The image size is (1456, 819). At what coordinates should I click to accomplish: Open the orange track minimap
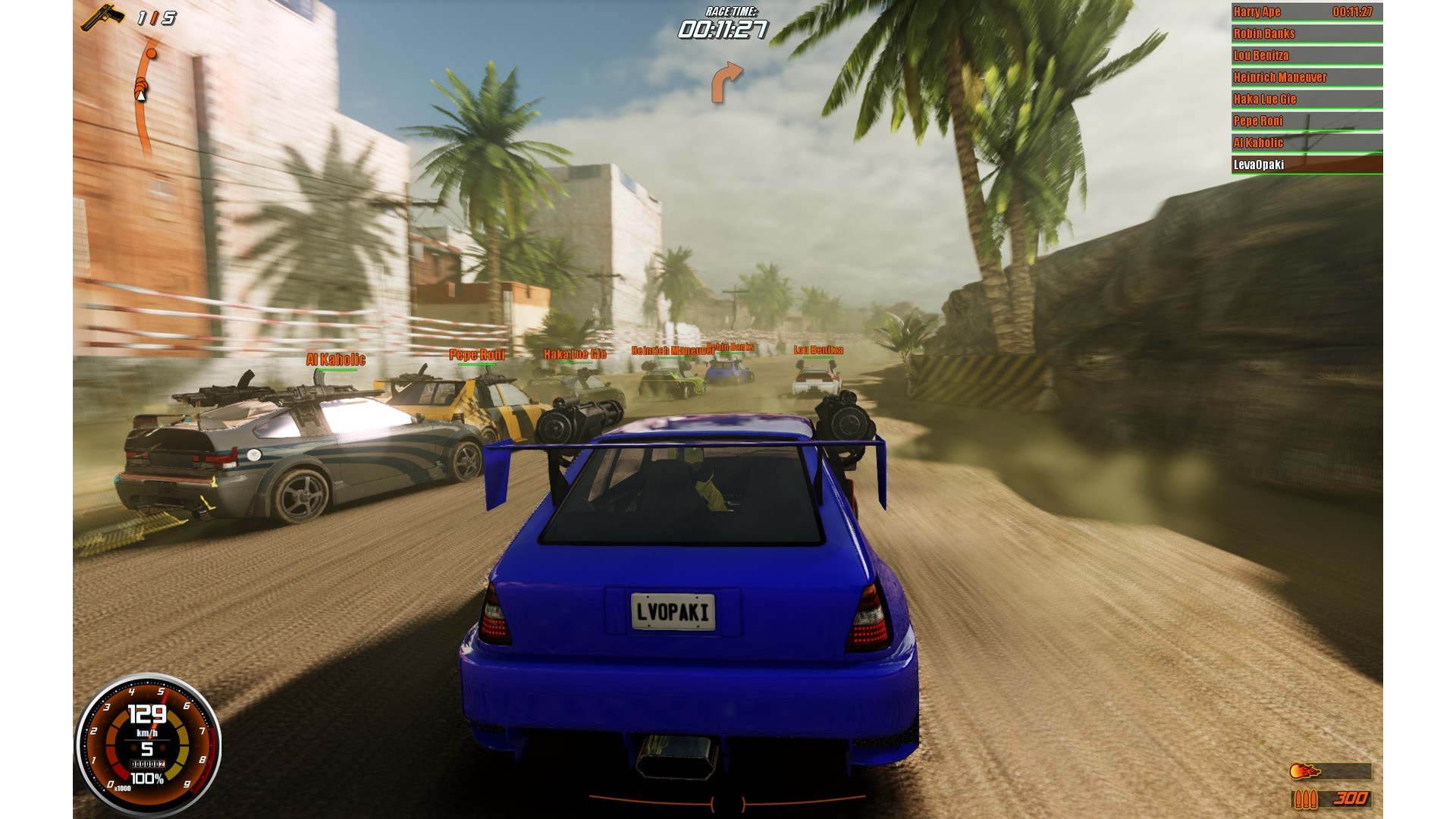144,95
